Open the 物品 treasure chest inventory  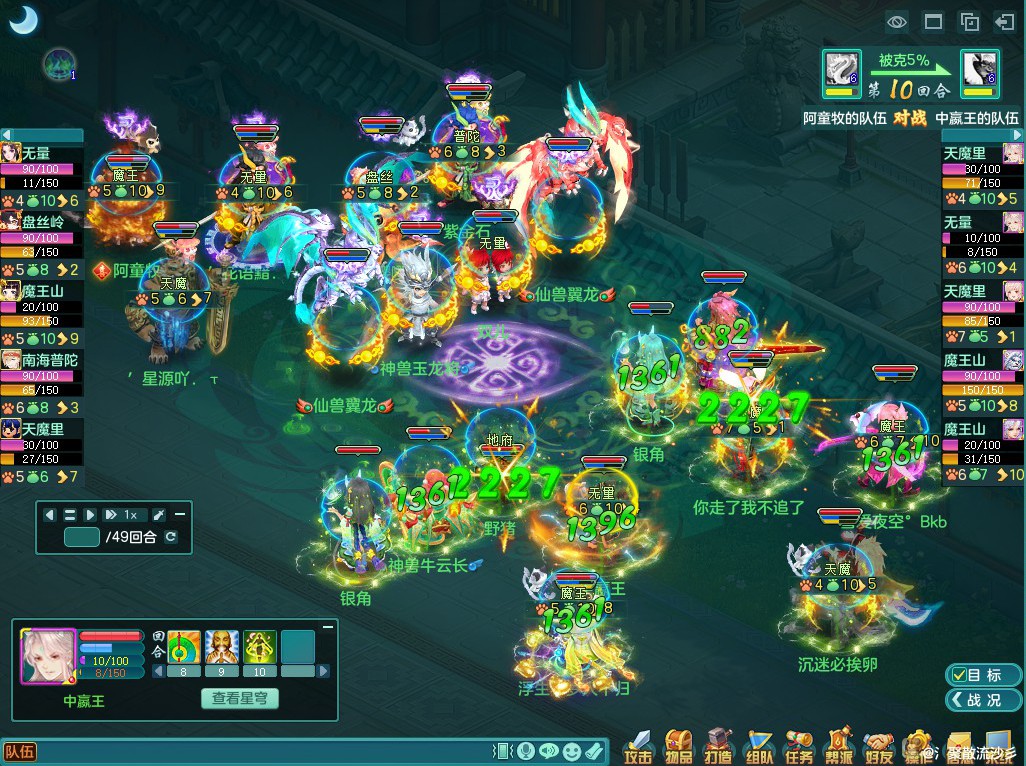pos(680,746)
